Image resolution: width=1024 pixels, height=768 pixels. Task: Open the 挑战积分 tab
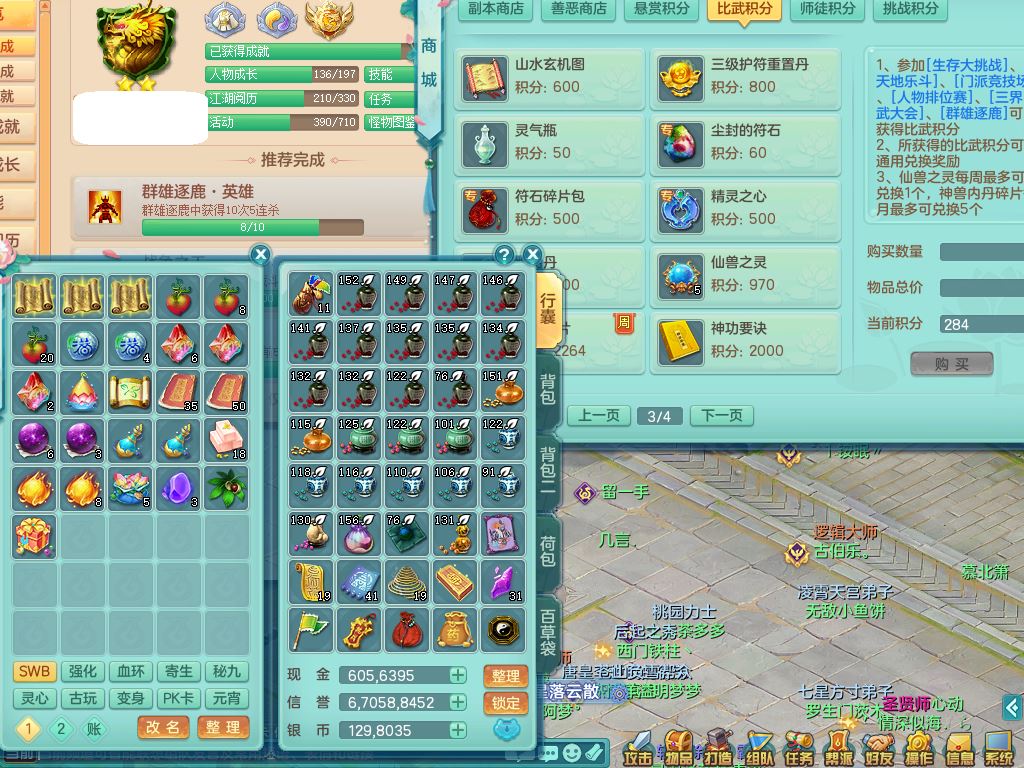(x=910, y=8)
